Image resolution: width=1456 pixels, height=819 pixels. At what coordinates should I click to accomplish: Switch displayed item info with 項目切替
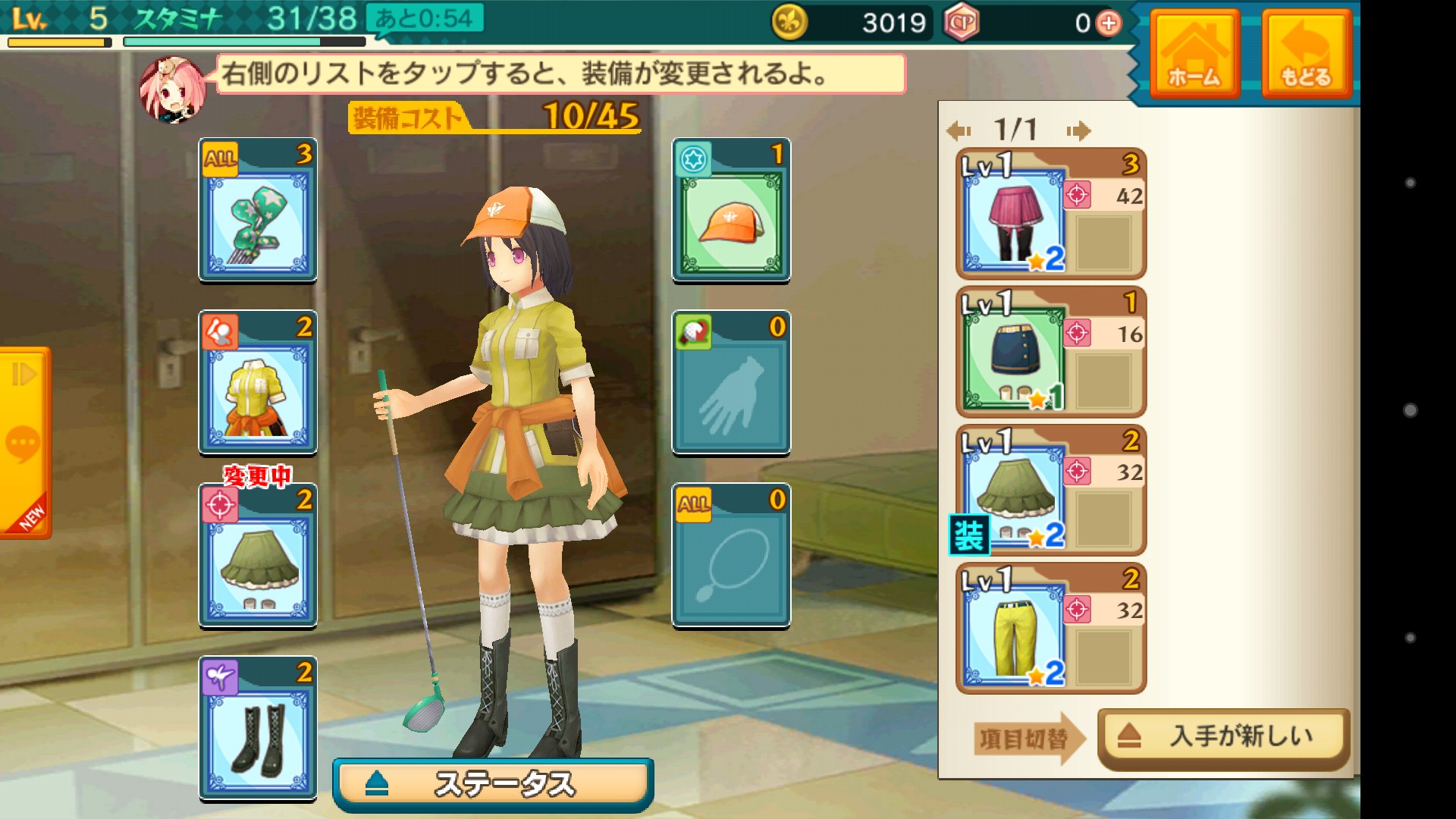tap(1026, 738)
